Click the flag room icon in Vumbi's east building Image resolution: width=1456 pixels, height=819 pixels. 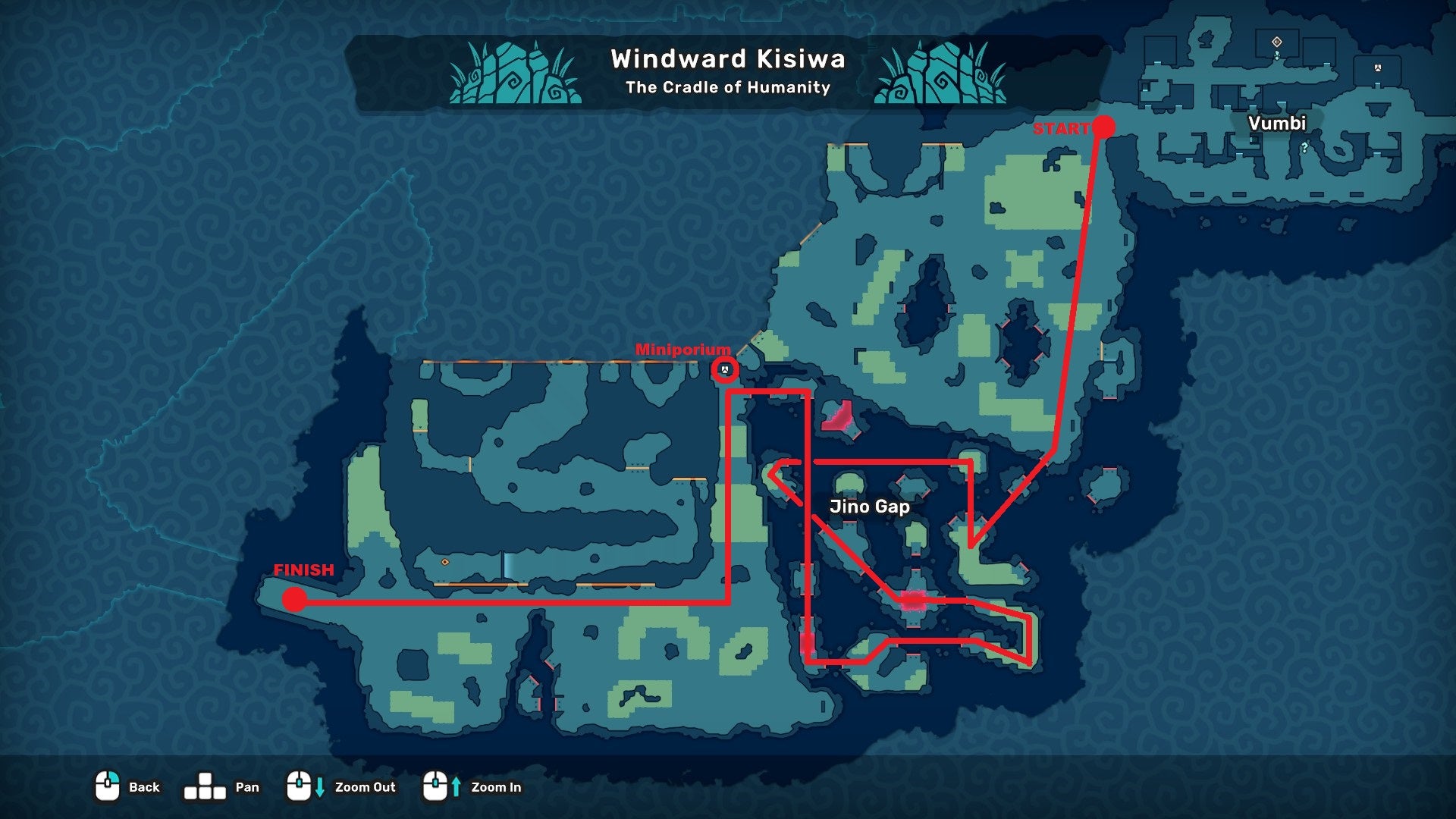[x=1378, y=67]
